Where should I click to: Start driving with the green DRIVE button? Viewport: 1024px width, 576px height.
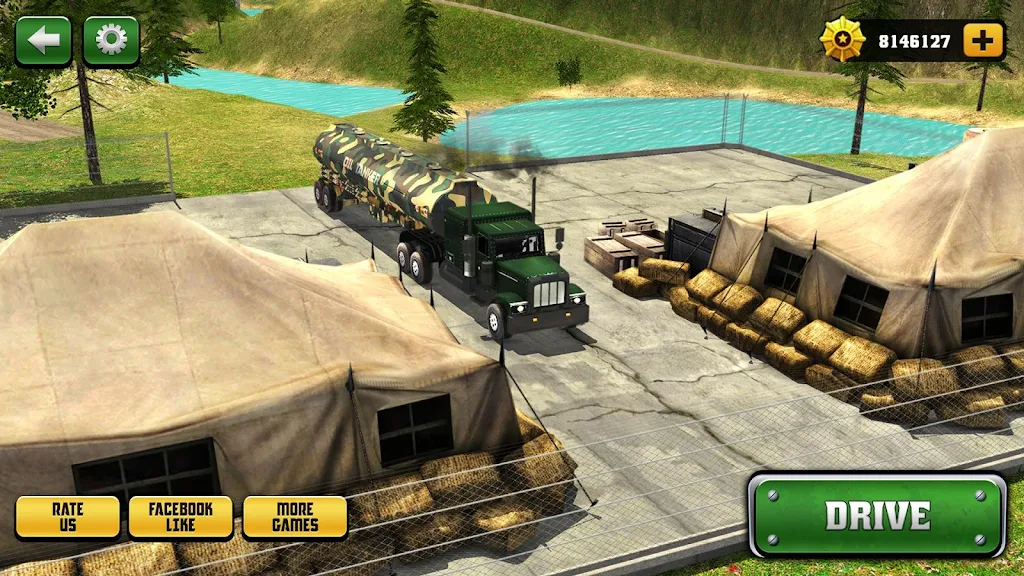(877, 515)
